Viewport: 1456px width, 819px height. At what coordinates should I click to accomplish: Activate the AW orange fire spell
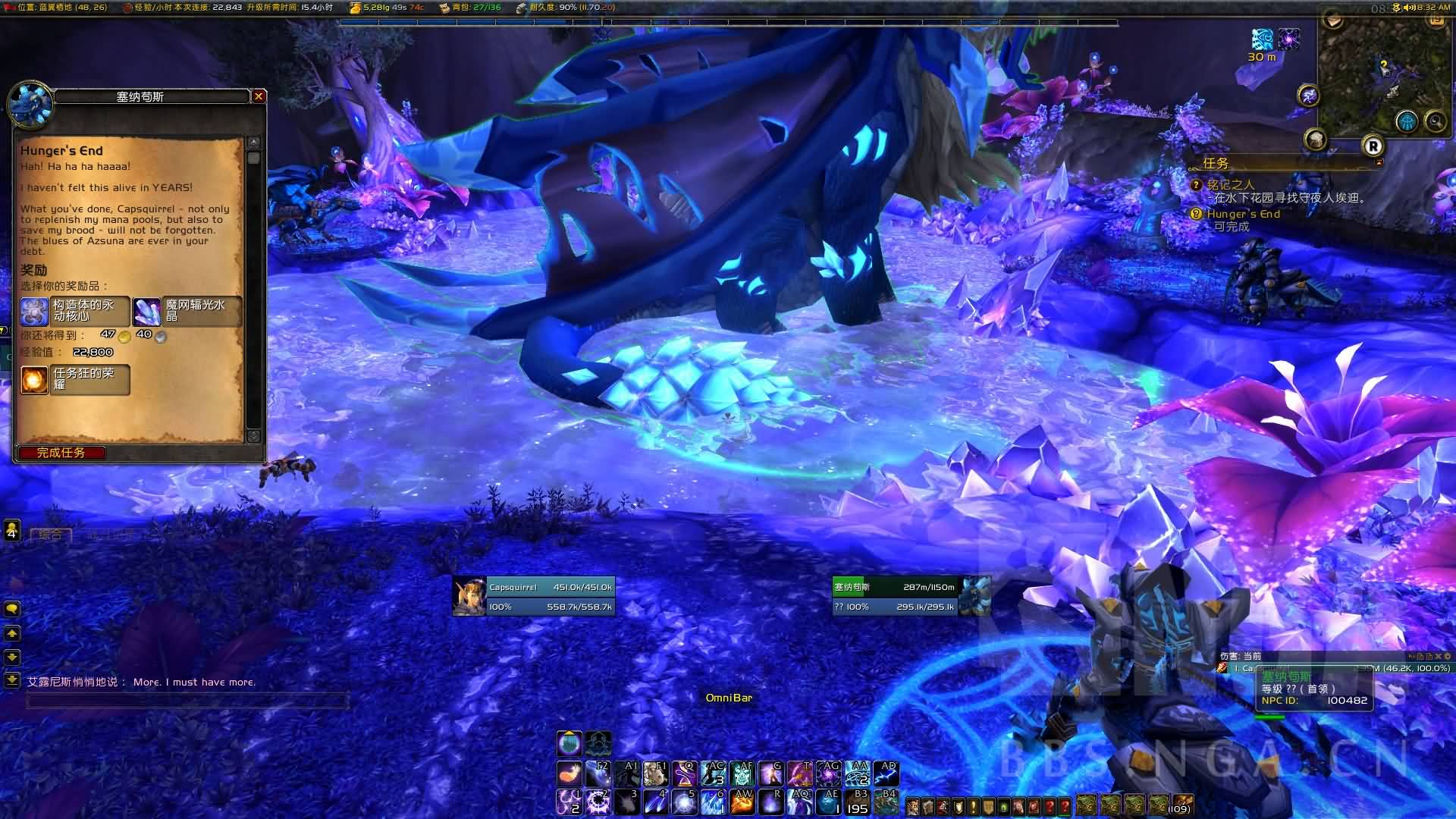tap(742, 802)
